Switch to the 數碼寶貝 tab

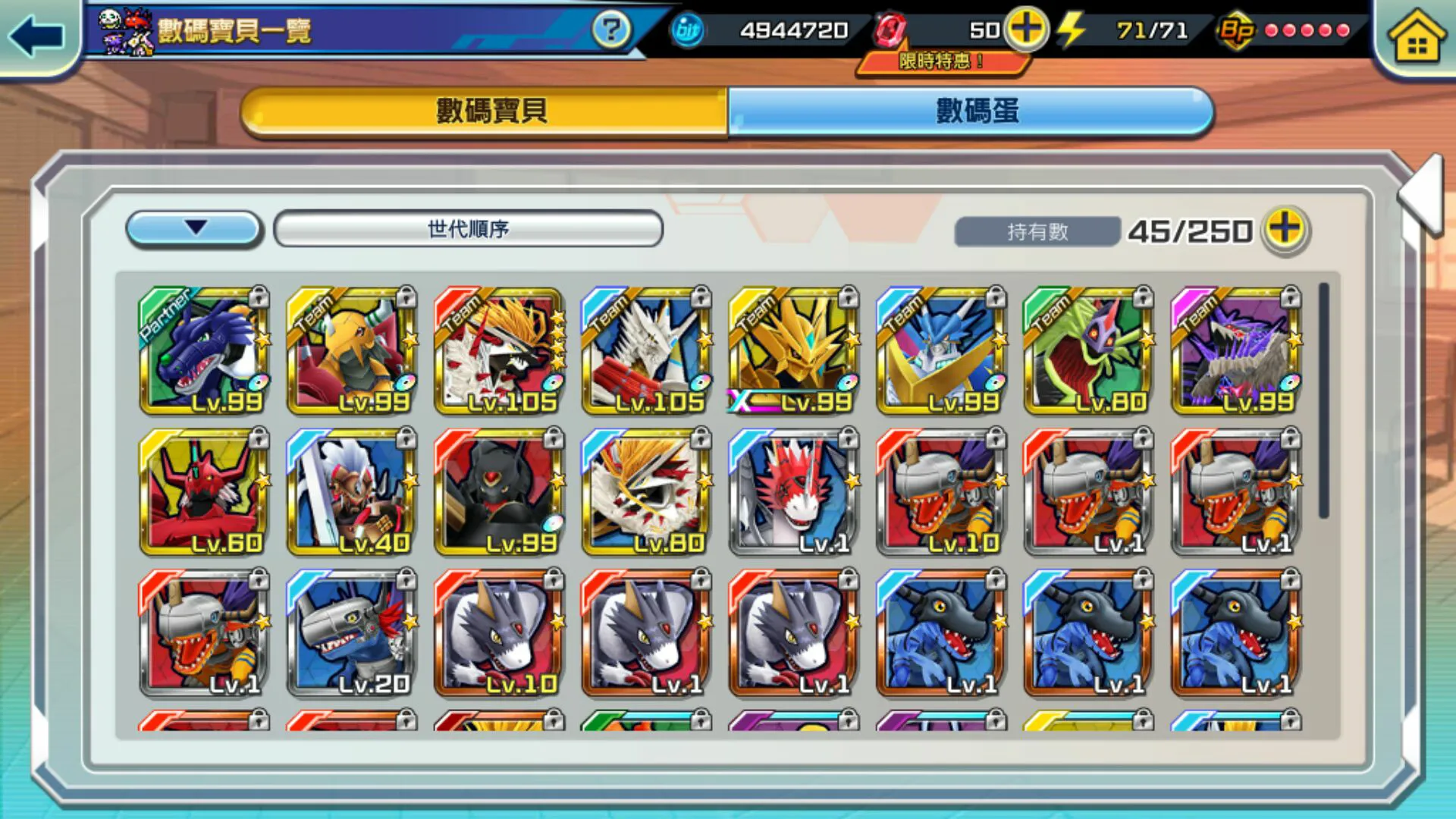485,111
